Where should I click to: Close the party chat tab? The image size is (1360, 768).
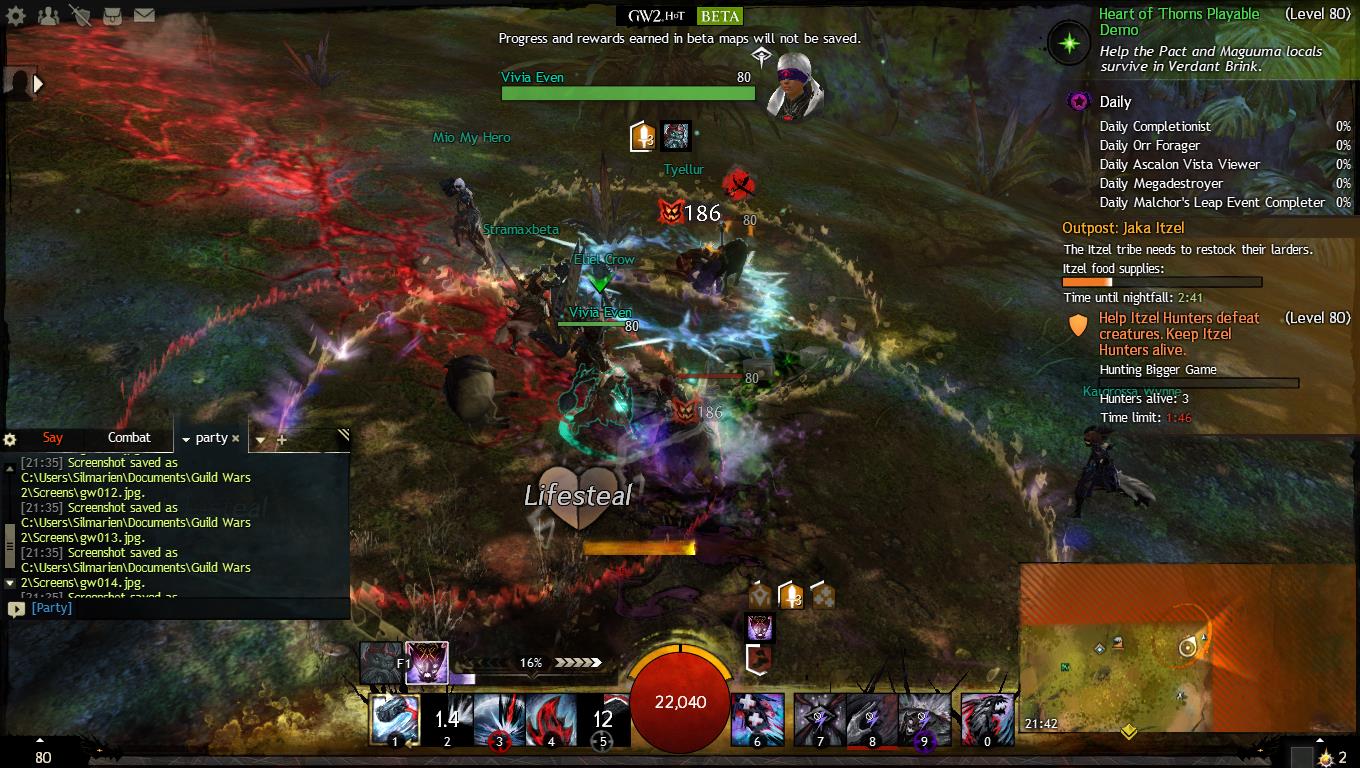pos(236,438)
